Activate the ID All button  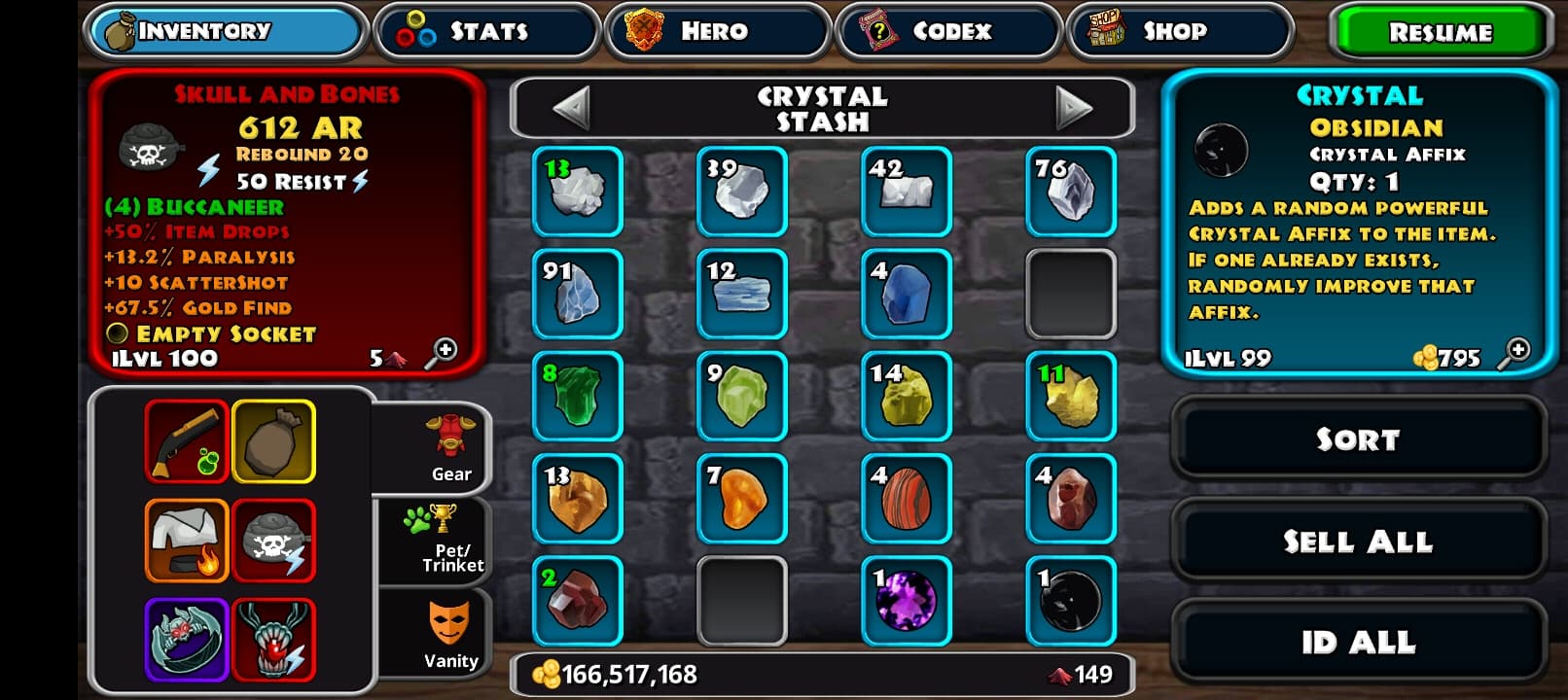click(x=1358, y=643)
